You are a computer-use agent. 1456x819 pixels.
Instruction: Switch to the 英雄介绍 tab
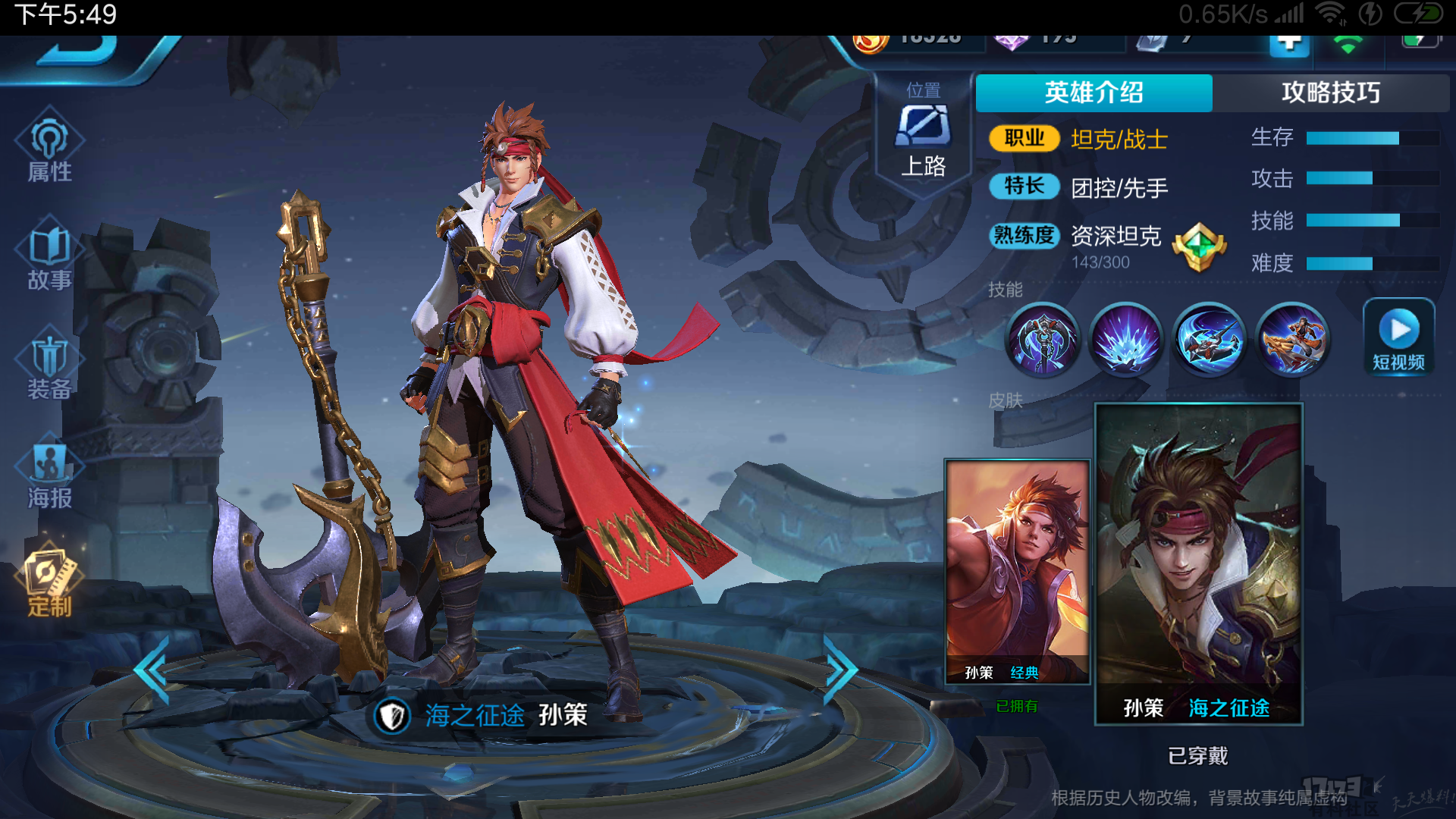pyautogui.click(x=1094, y=93)
